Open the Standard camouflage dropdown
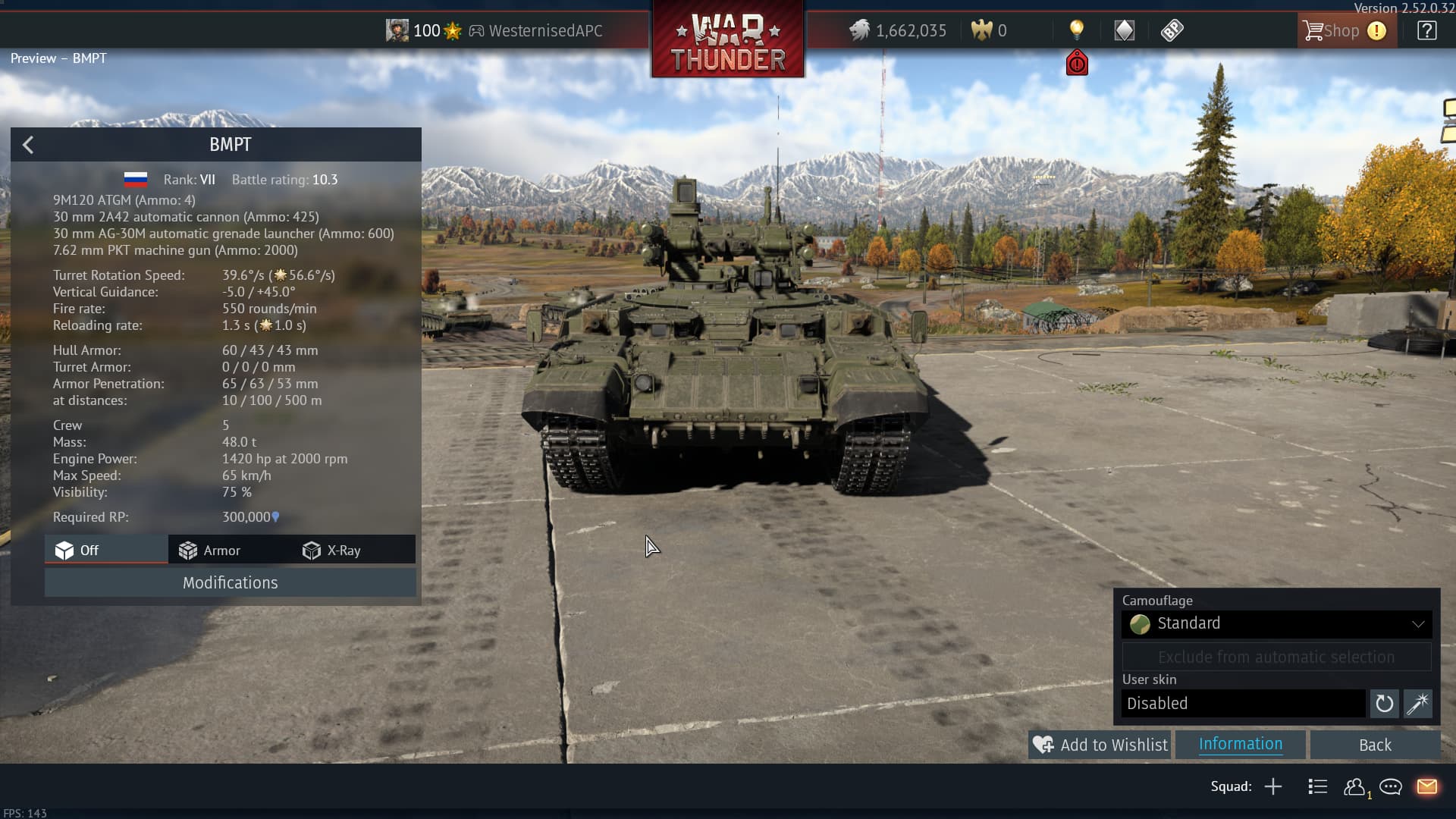The width and height of the screenshot is (1456, 819). [1276, 623]
